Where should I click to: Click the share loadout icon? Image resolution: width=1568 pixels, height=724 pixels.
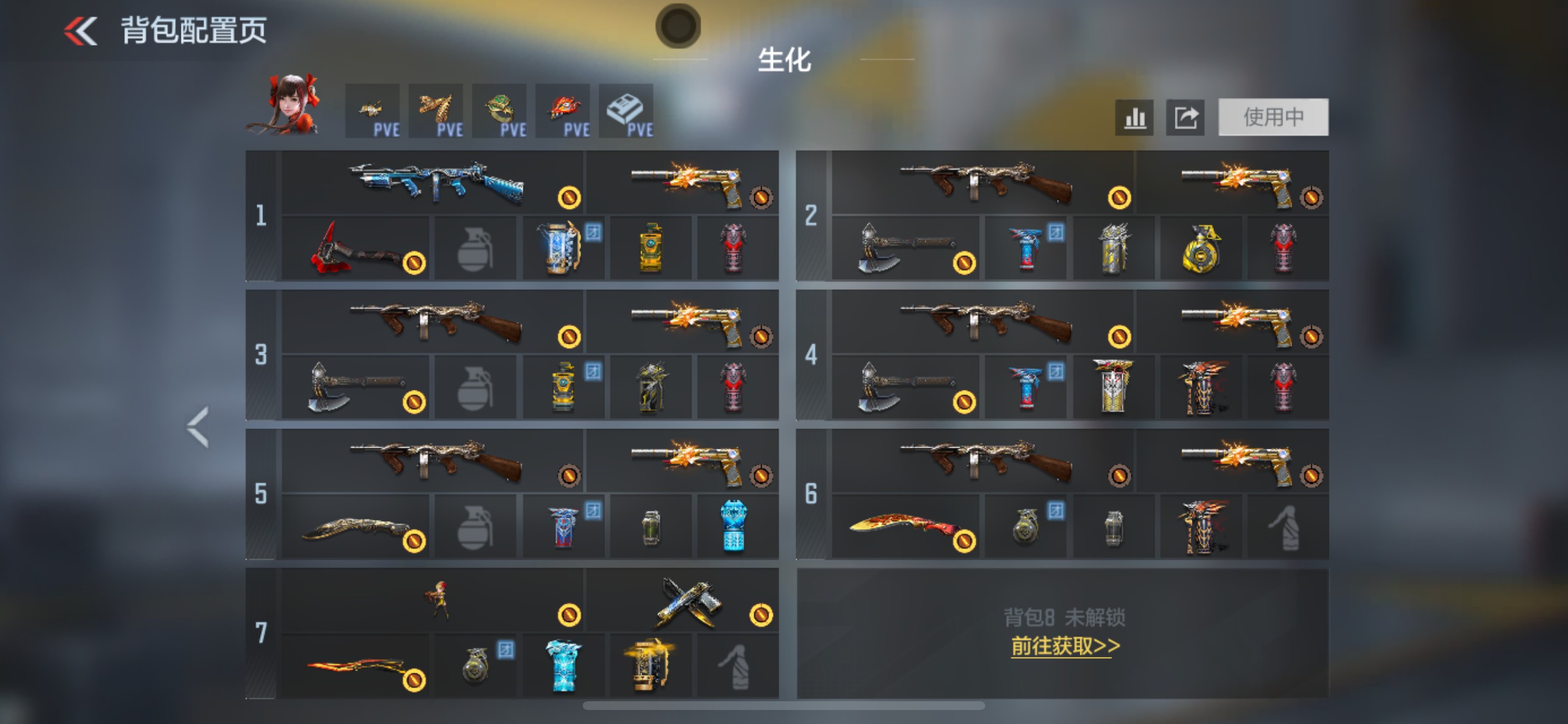point(1185,118)
